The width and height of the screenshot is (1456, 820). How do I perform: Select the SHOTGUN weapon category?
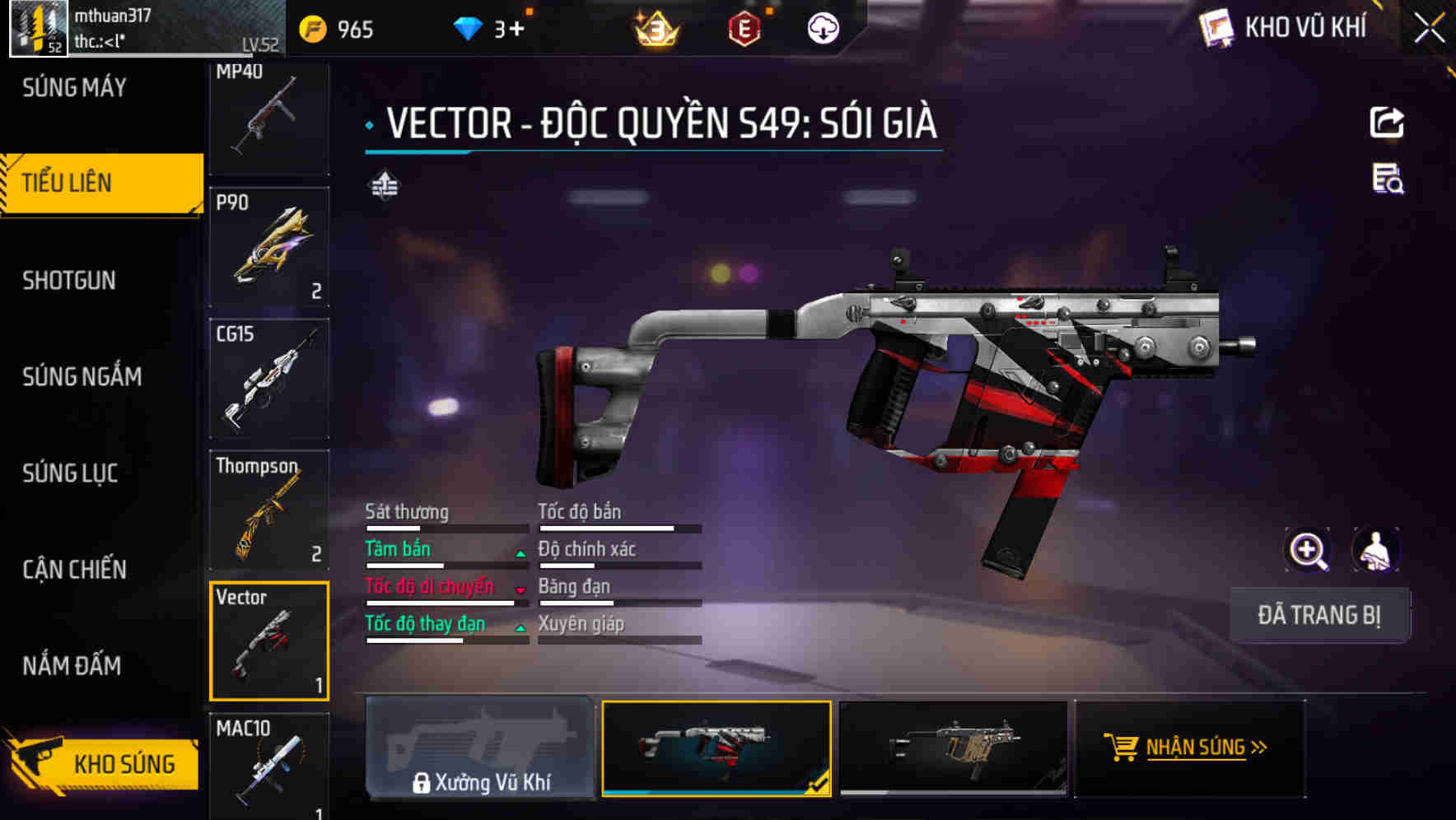[x=69, y=281]
